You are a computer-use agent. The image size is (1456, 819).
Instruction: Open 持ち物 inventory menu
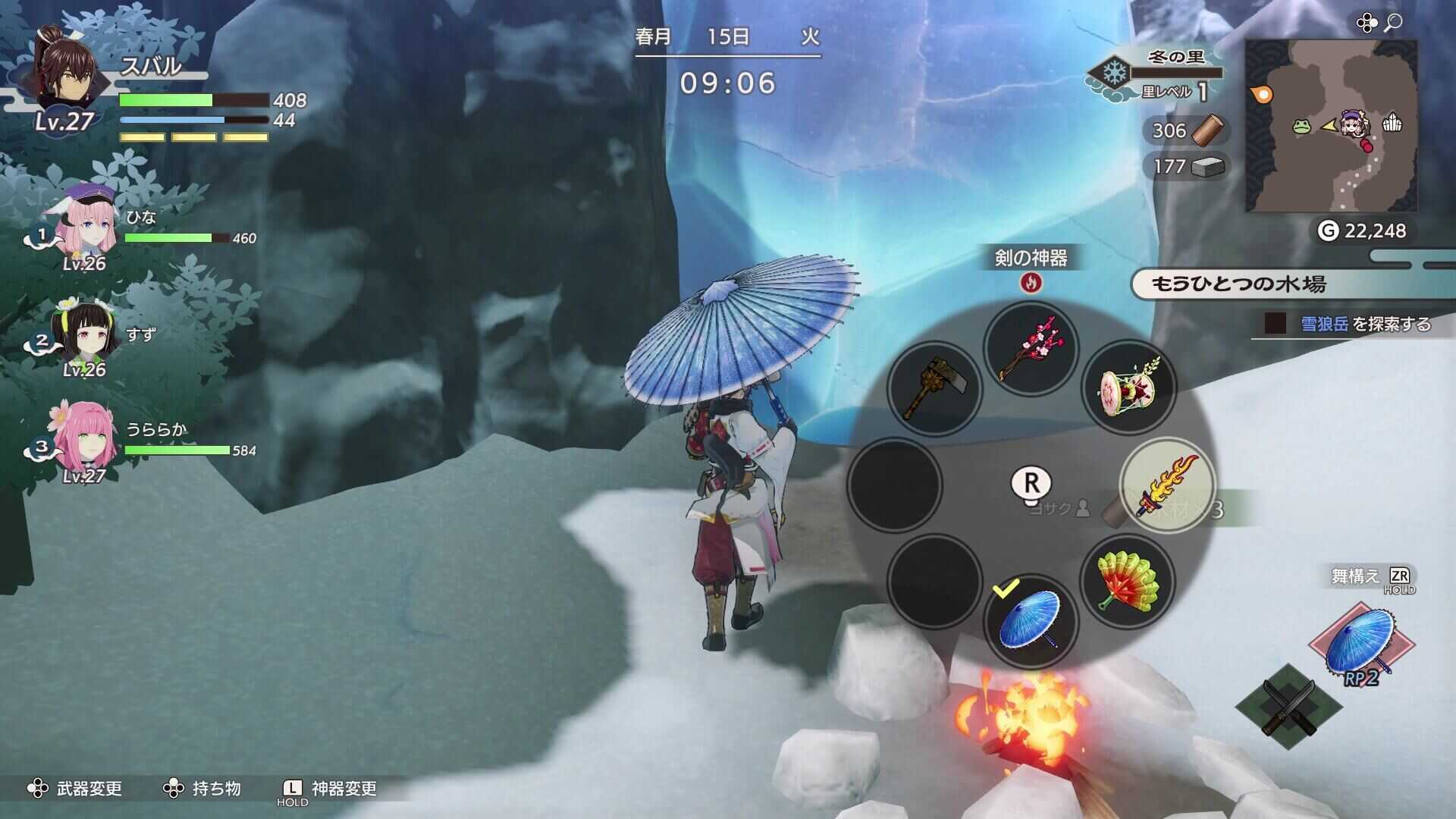(x=217, y=788)
